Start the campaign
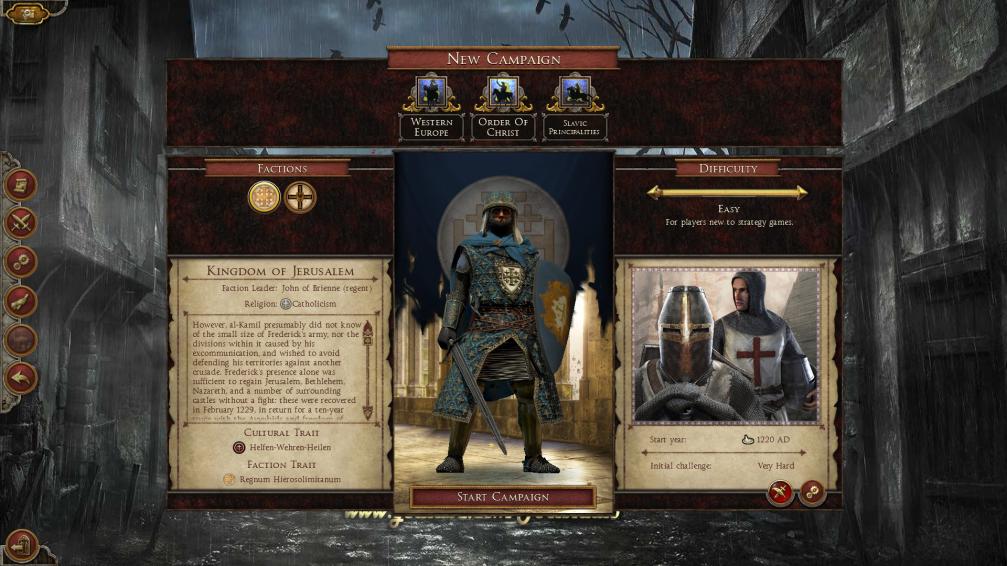The image size is (1007, 566). tap(502, 497)
